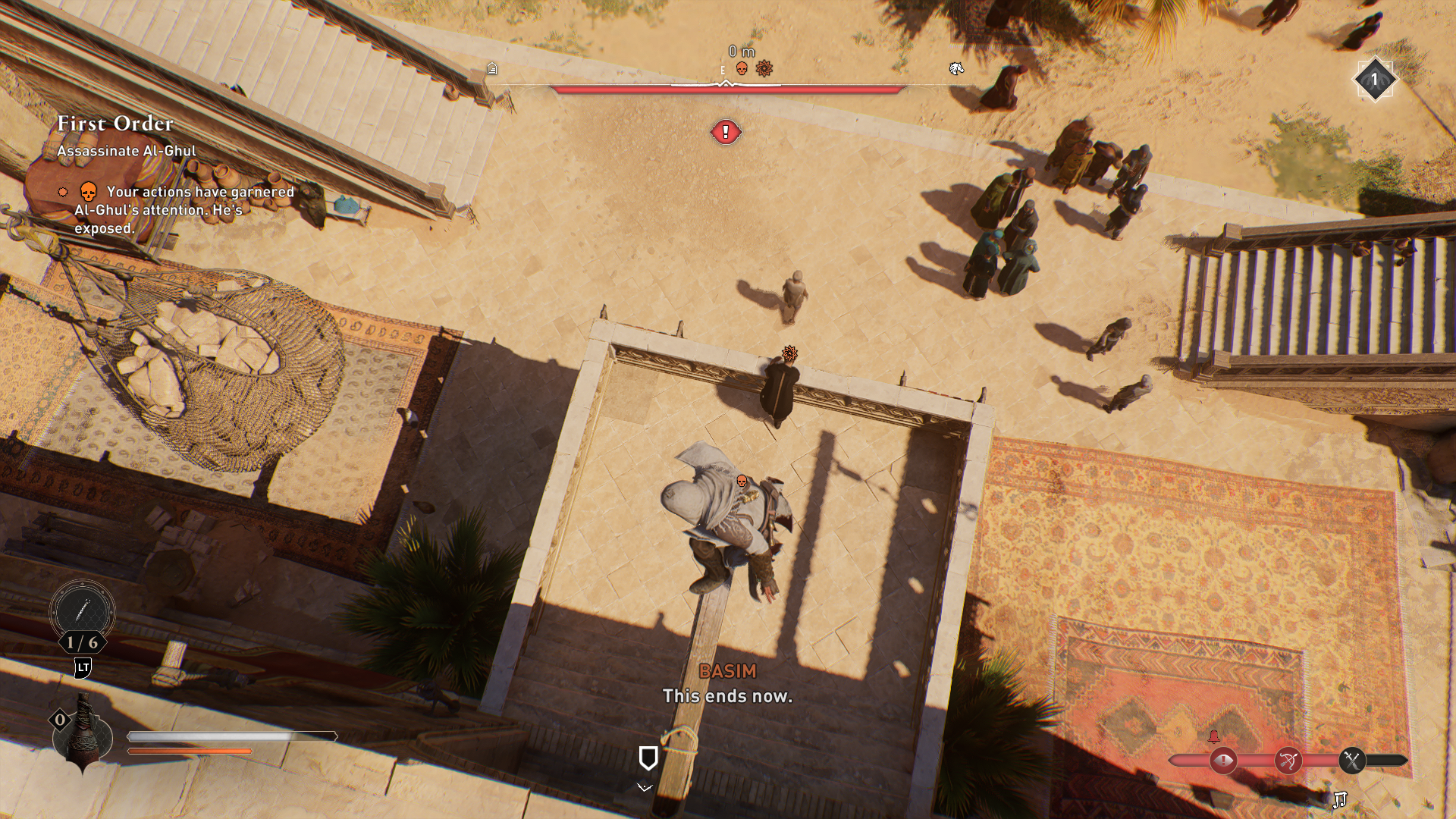The width and height of the screenshot is (1456, 819).
Task: Open the LT tool selection prompt
Action: (83, 667)
